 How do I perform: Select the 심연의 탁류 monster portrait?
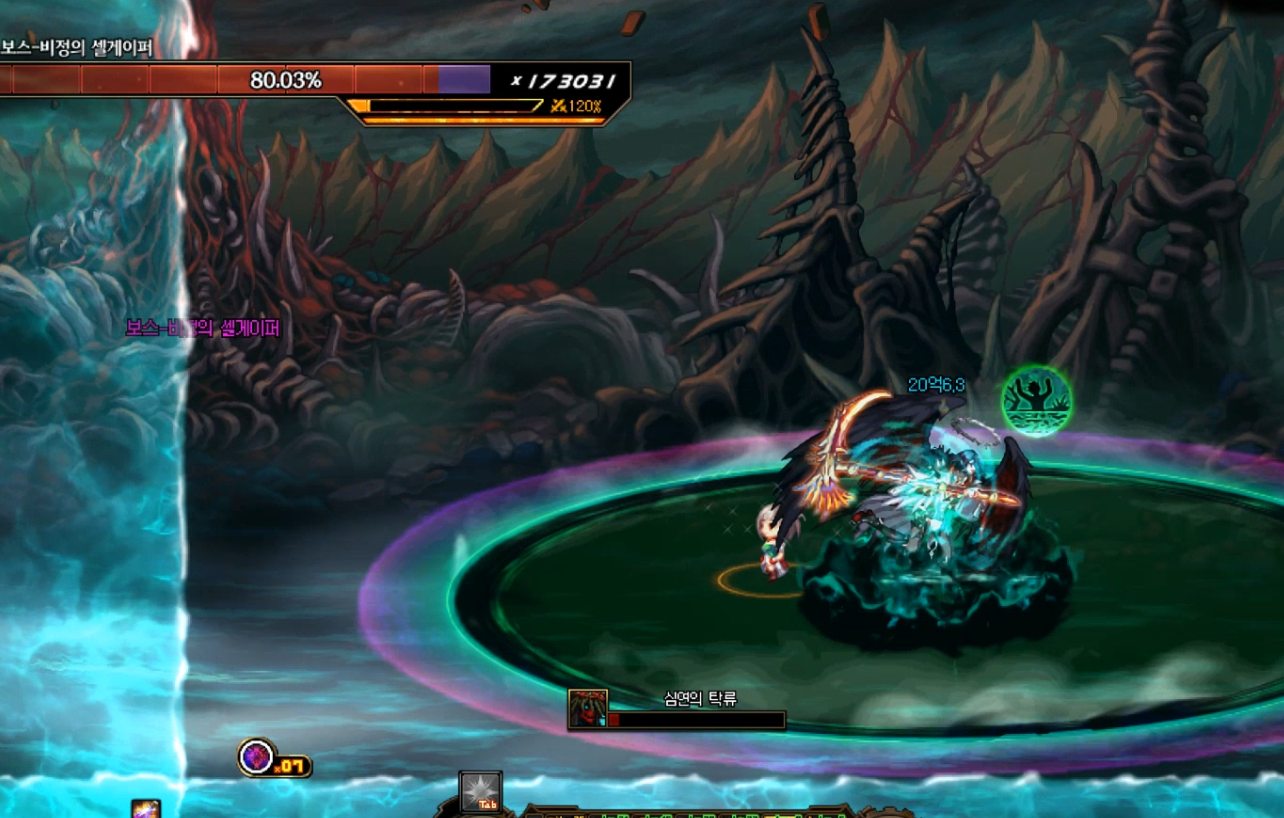pos(587,708)
